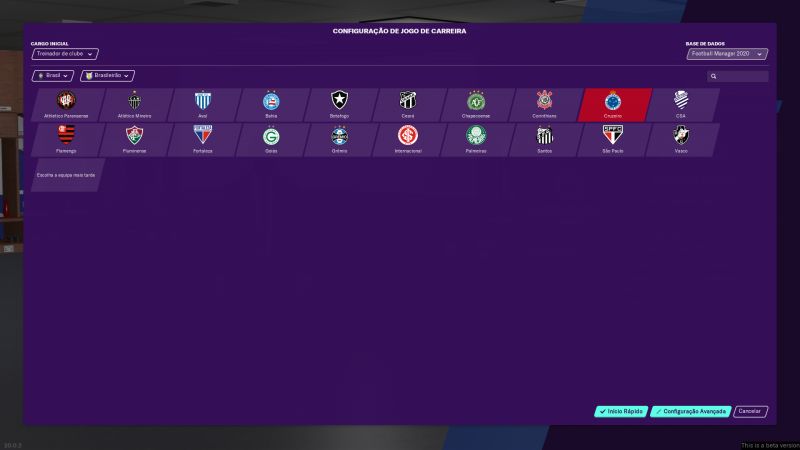
Task: Pick the Grêmio club tile
Action: click(340, 139)
